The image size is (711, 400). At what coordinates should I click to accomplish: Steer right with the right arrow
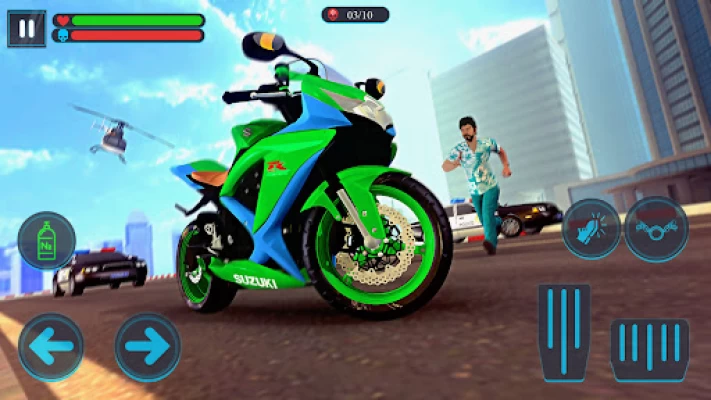(148, 347)
